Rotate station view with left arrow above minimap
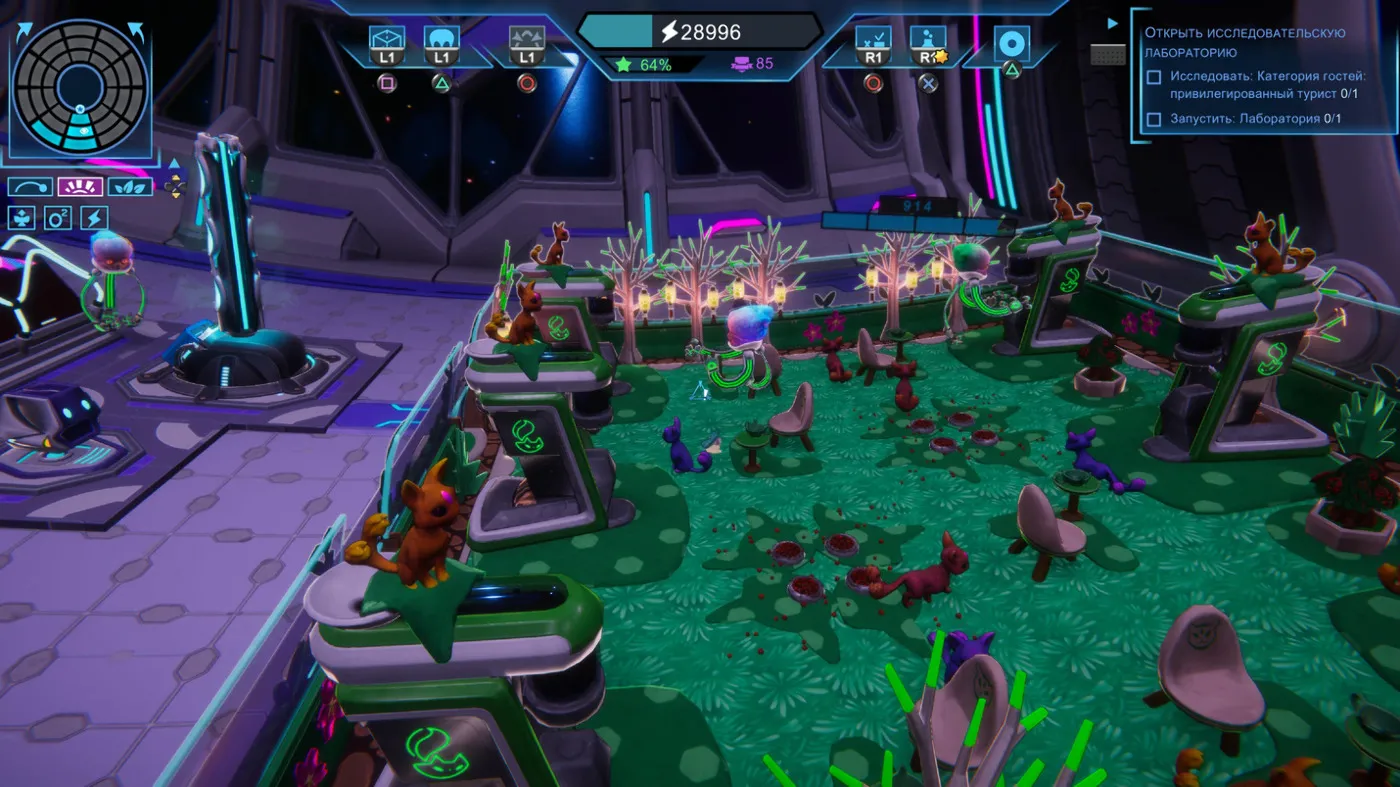Image resolution: width=1400 pixels, height=787 pixels. click(22, 32)
